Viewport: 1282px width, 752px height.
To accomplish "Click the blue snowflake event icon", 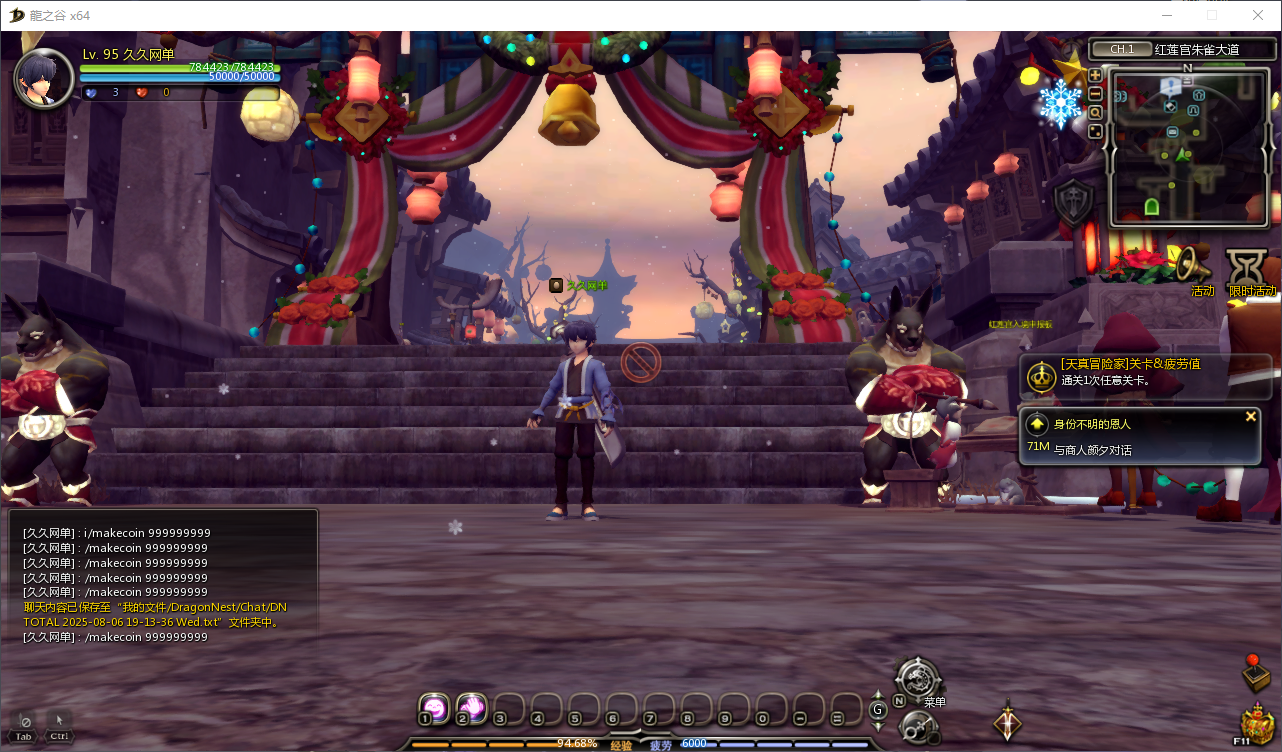I will (x=1060, y=103).
